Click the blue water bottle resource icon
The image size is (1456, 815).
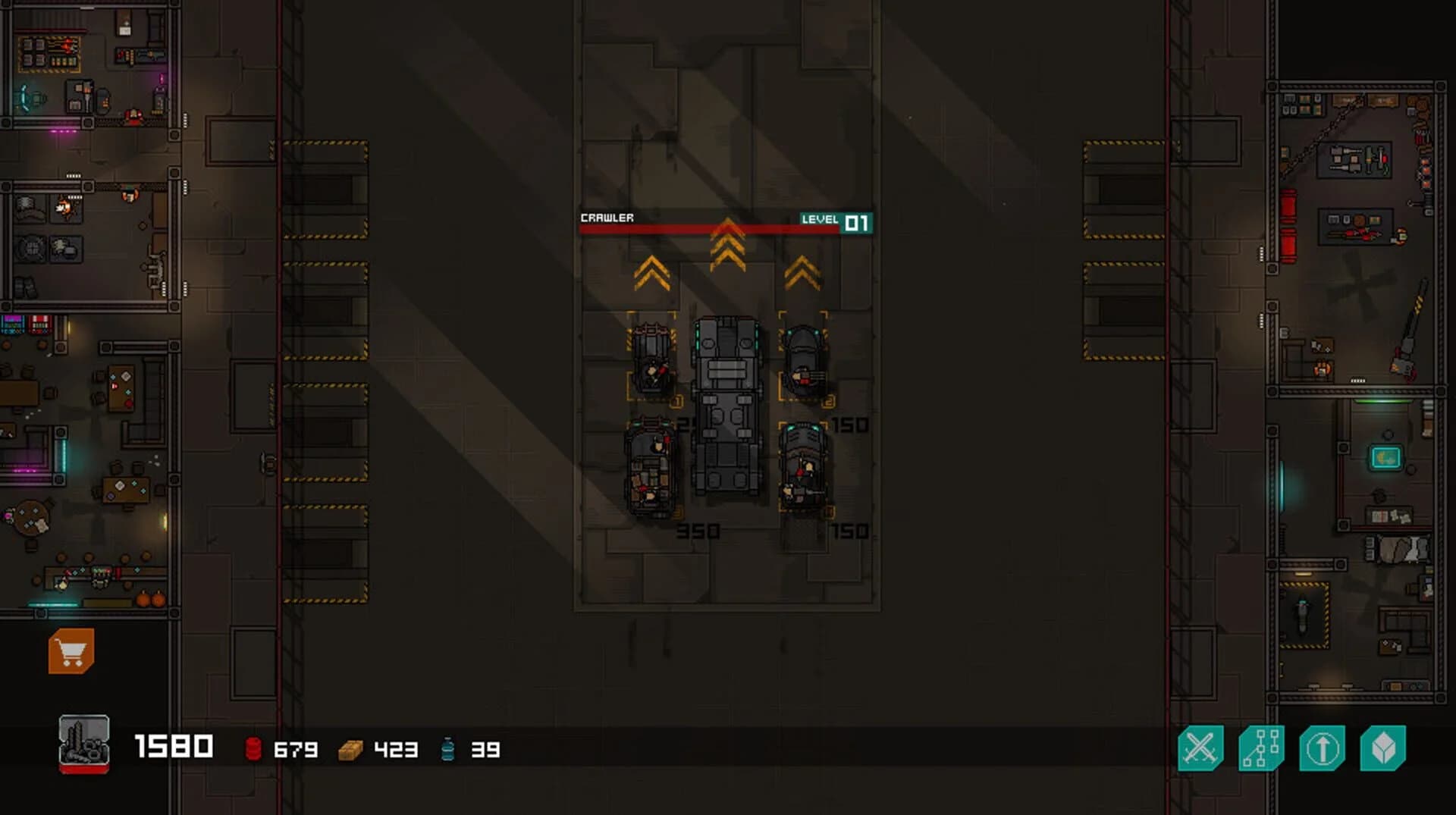449,750
